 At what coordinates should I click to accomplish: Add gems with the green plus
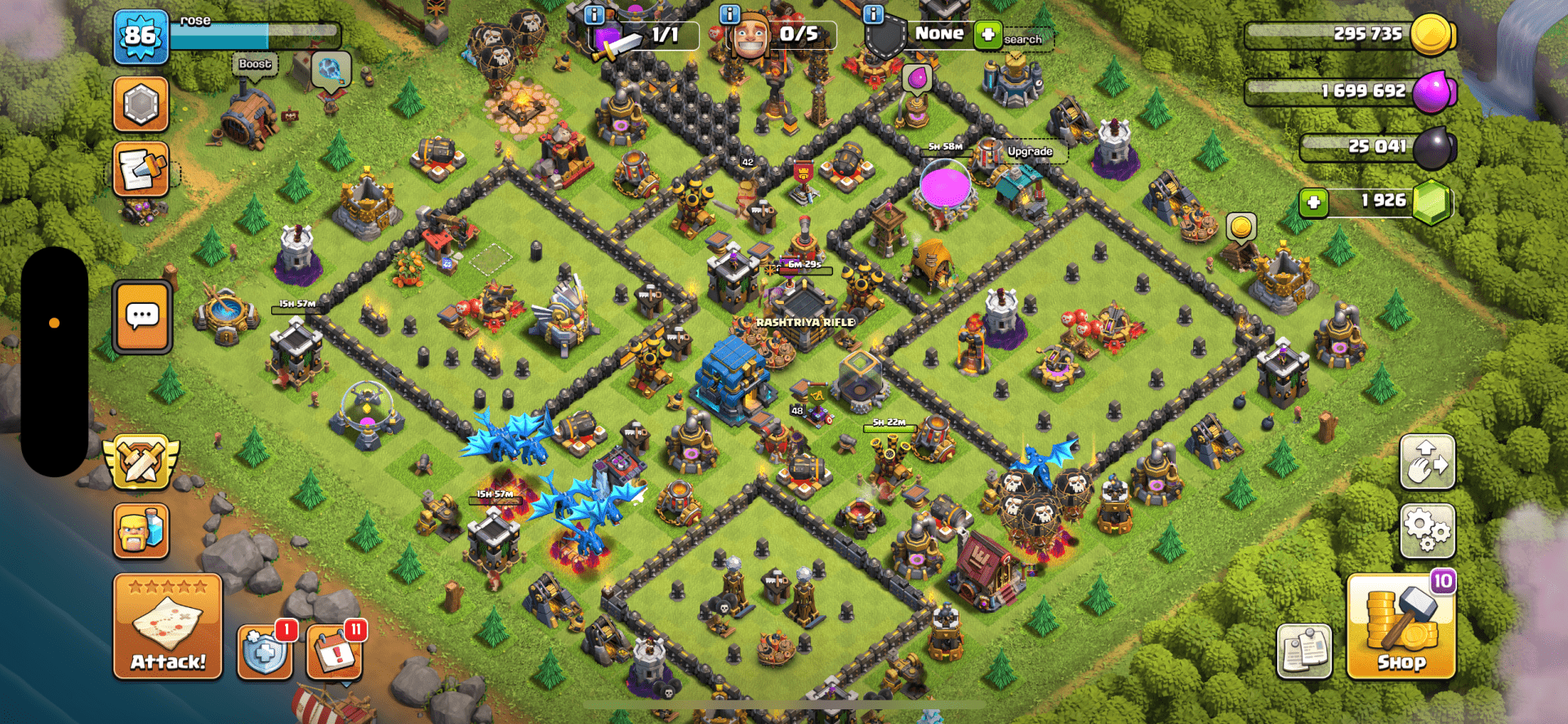[1313, 202]
